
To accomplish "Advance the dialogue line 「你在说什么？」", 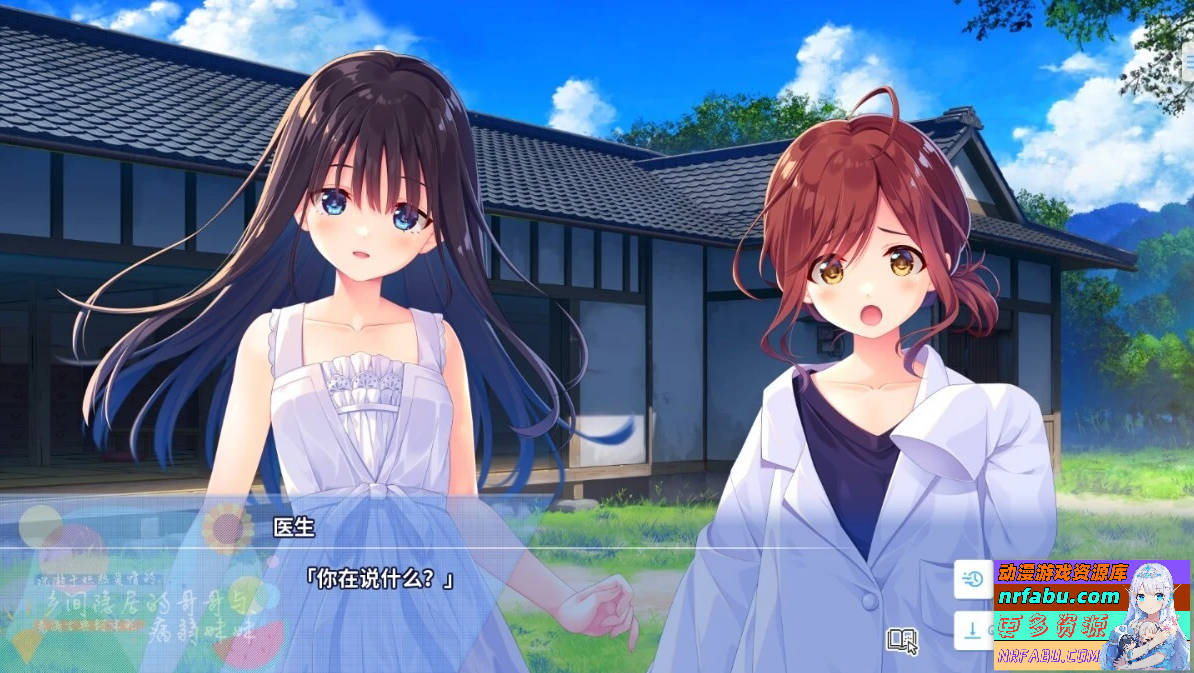I will [379, 579].
